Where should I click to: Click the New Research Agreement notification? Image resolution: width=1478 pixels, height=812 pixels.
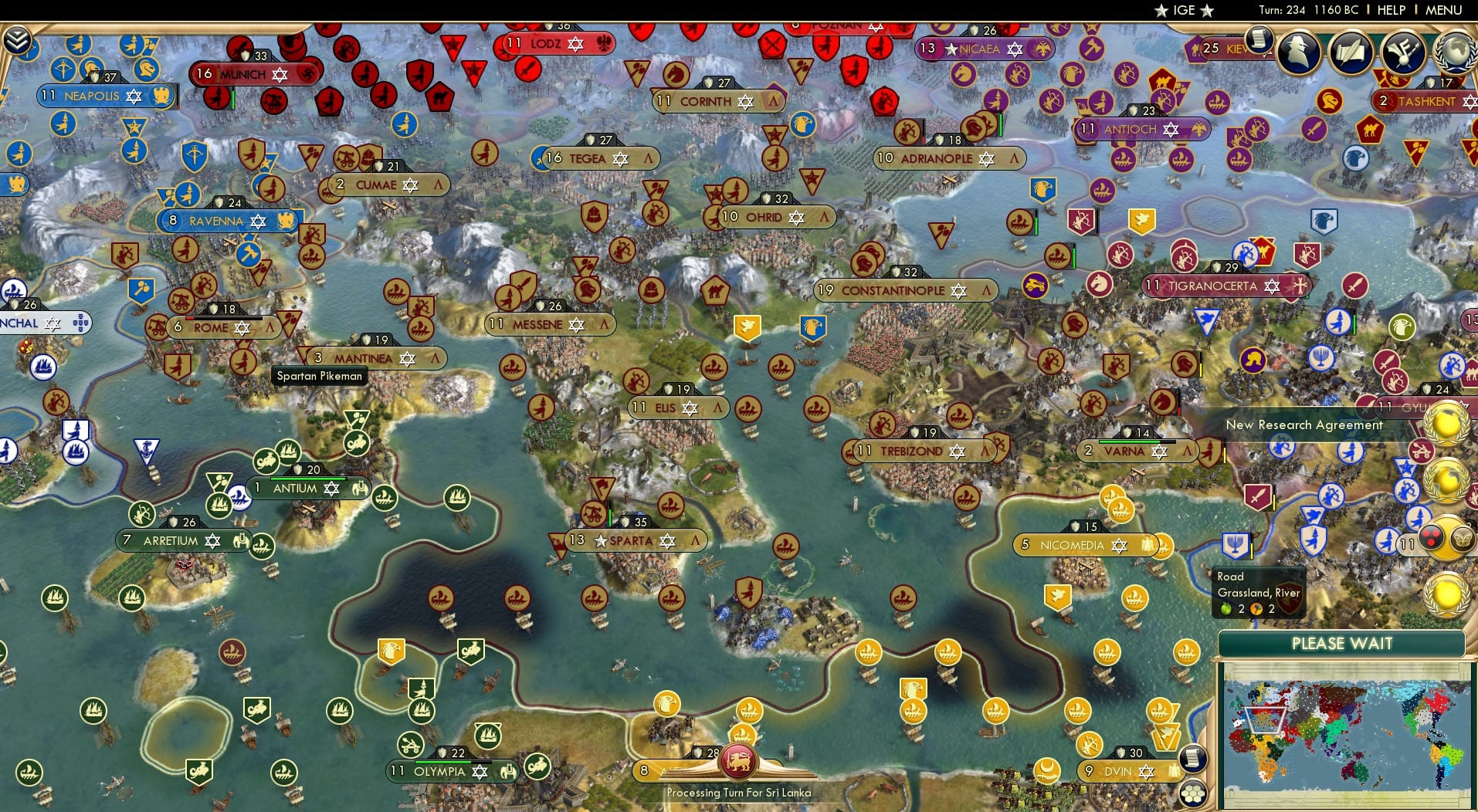pyautogui.click(x=1305, y=425)
